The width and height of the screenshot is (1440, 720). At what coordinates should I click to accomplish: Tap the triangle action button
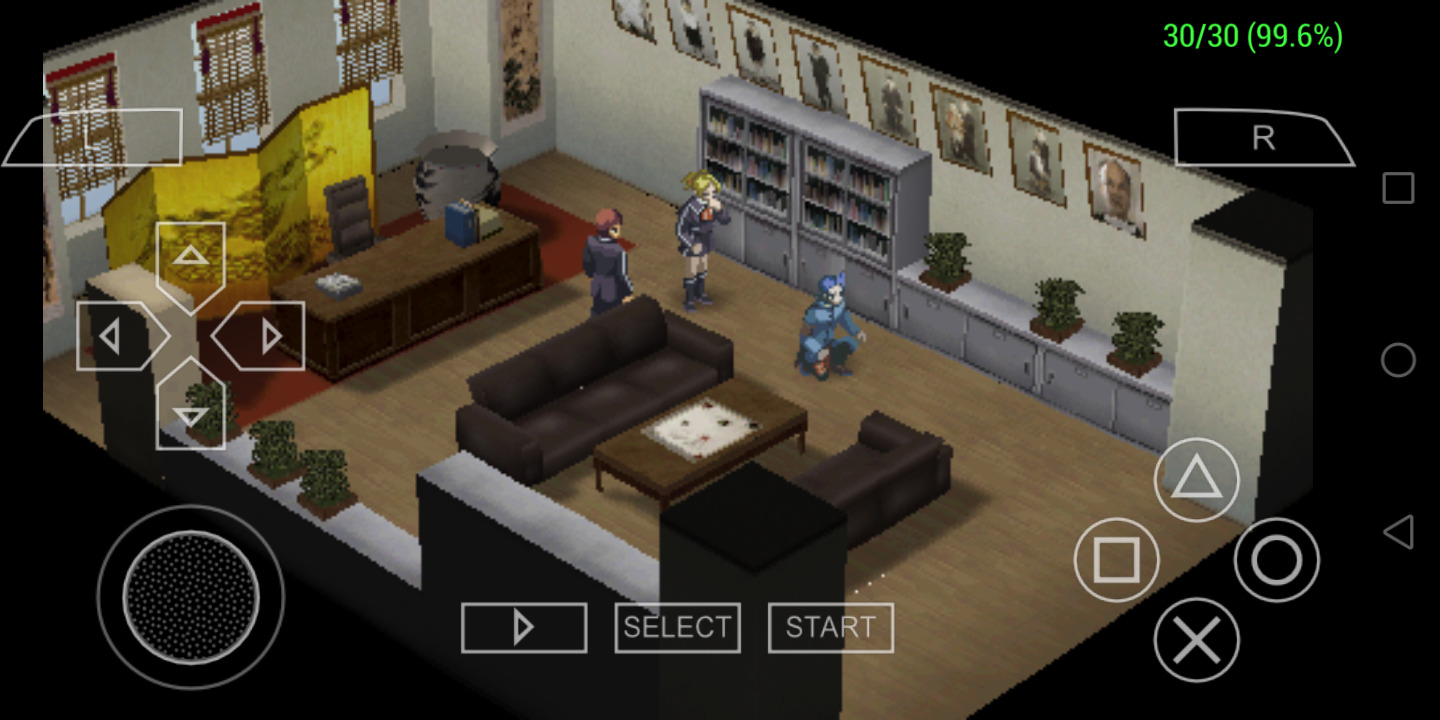click(1196, 481)
